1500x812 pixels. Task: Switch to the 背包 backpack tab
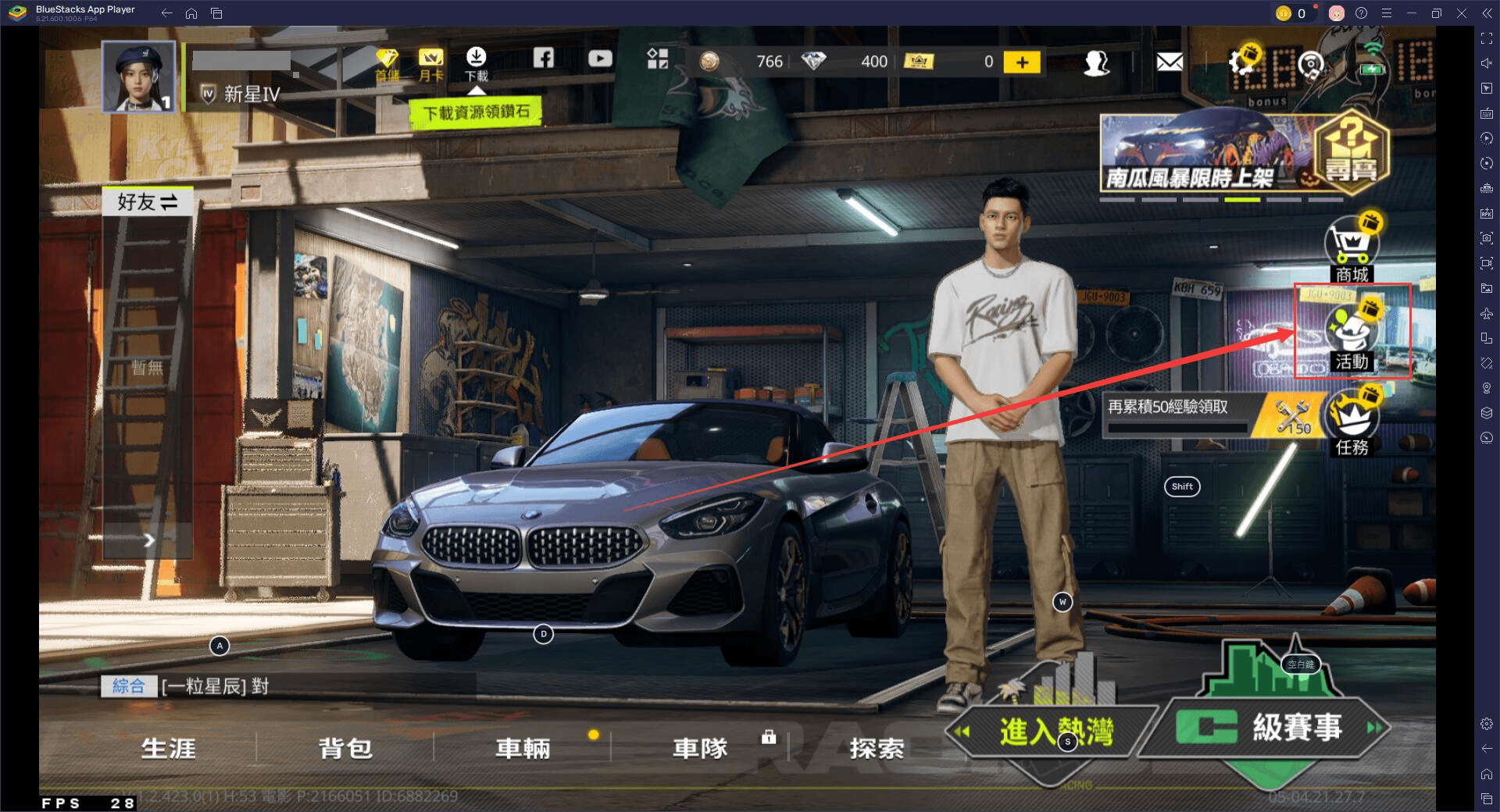click(x=345, y=749)
